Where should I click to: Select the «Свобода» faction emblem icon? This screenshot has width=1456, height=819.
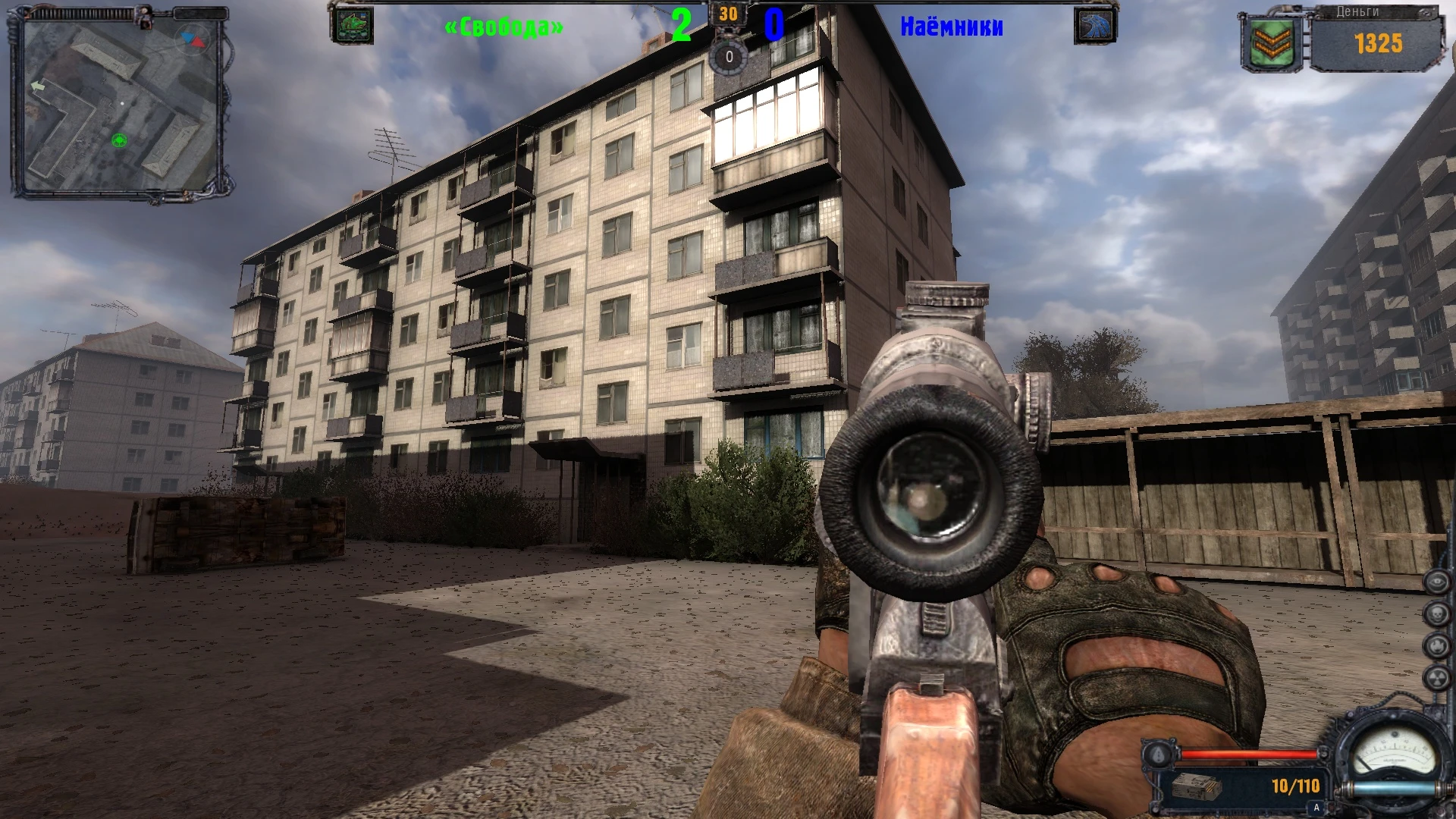(x=353, y=24)
